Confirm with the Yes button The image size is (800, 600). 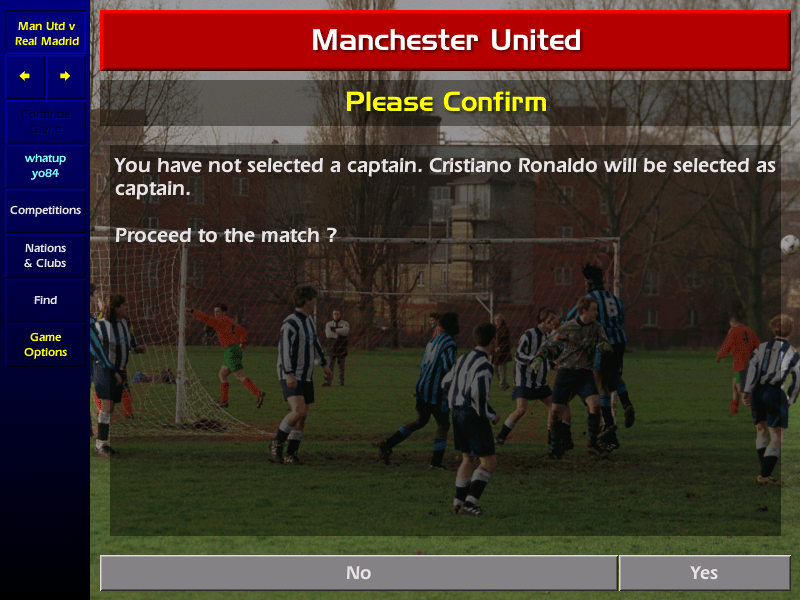point(704,573)
